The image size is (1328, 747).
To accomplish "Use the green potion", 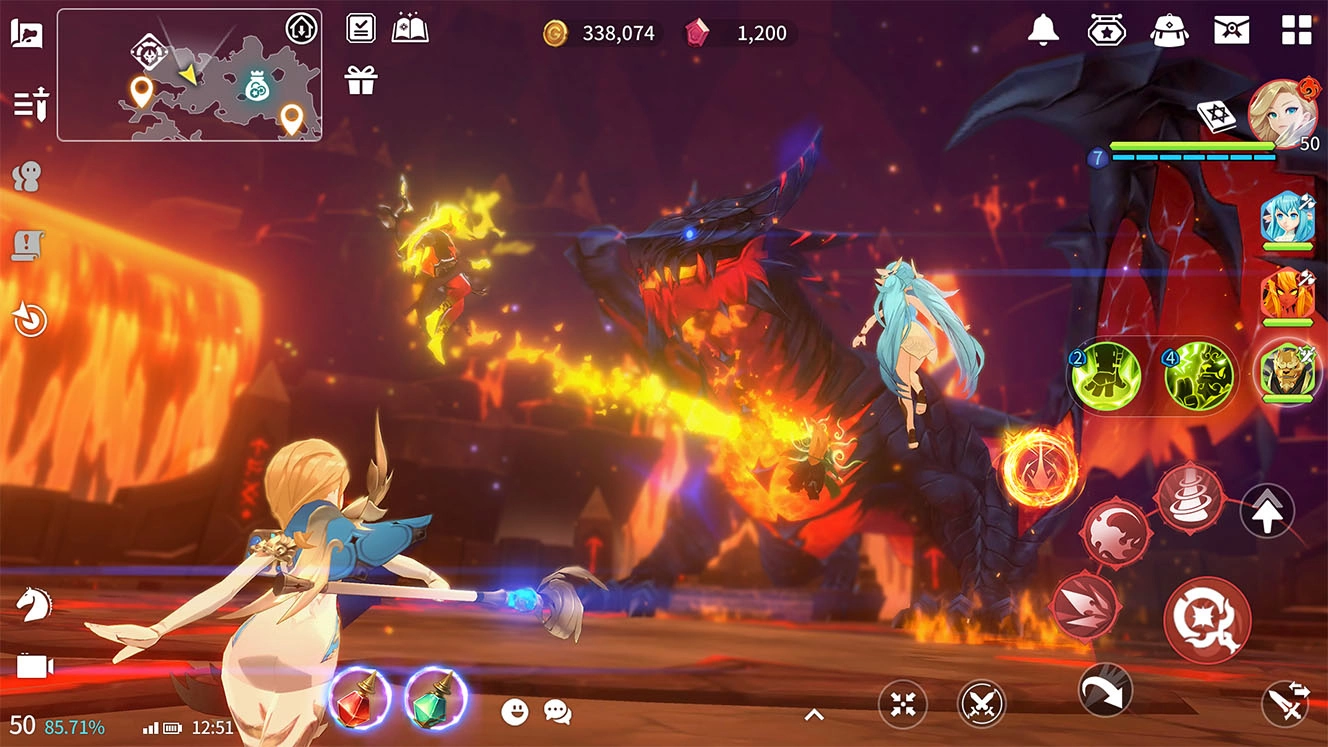I will (x=436, y=697).
